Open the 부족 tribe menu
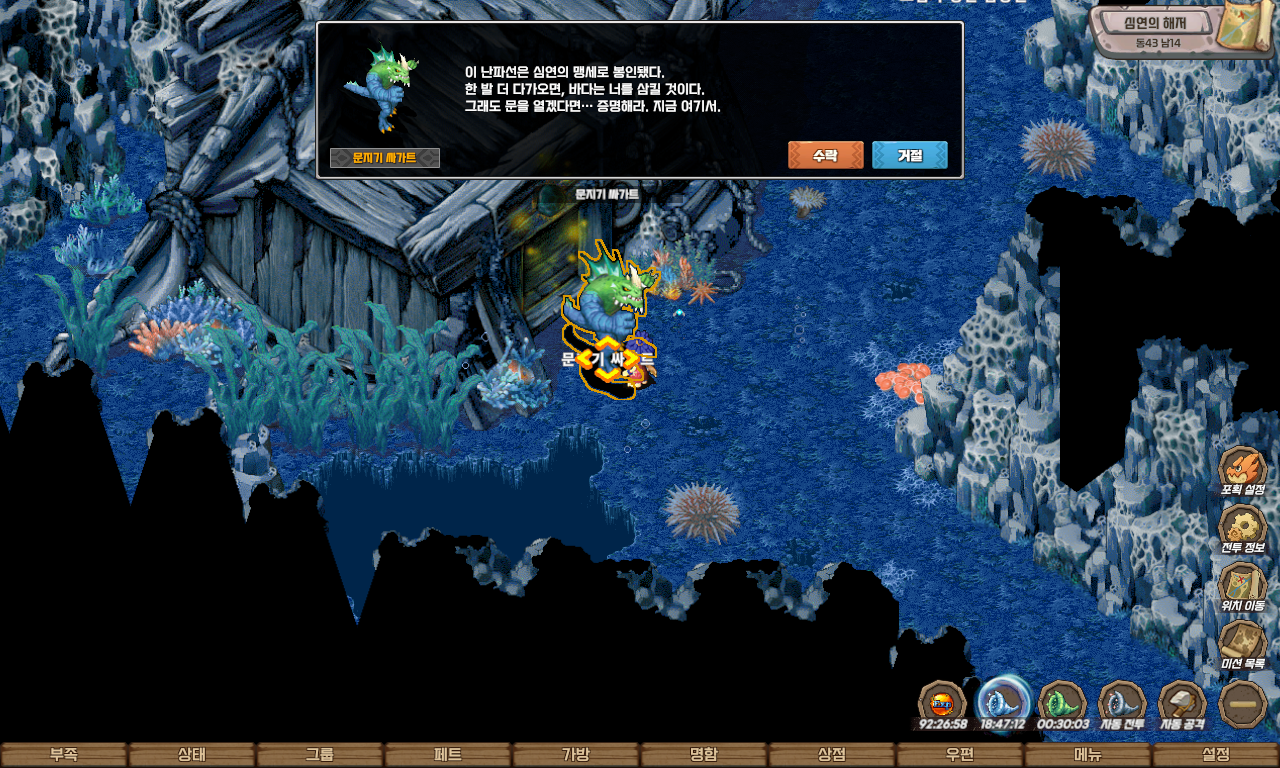Screen dimensions: 1280x768 tap(64, 755)
